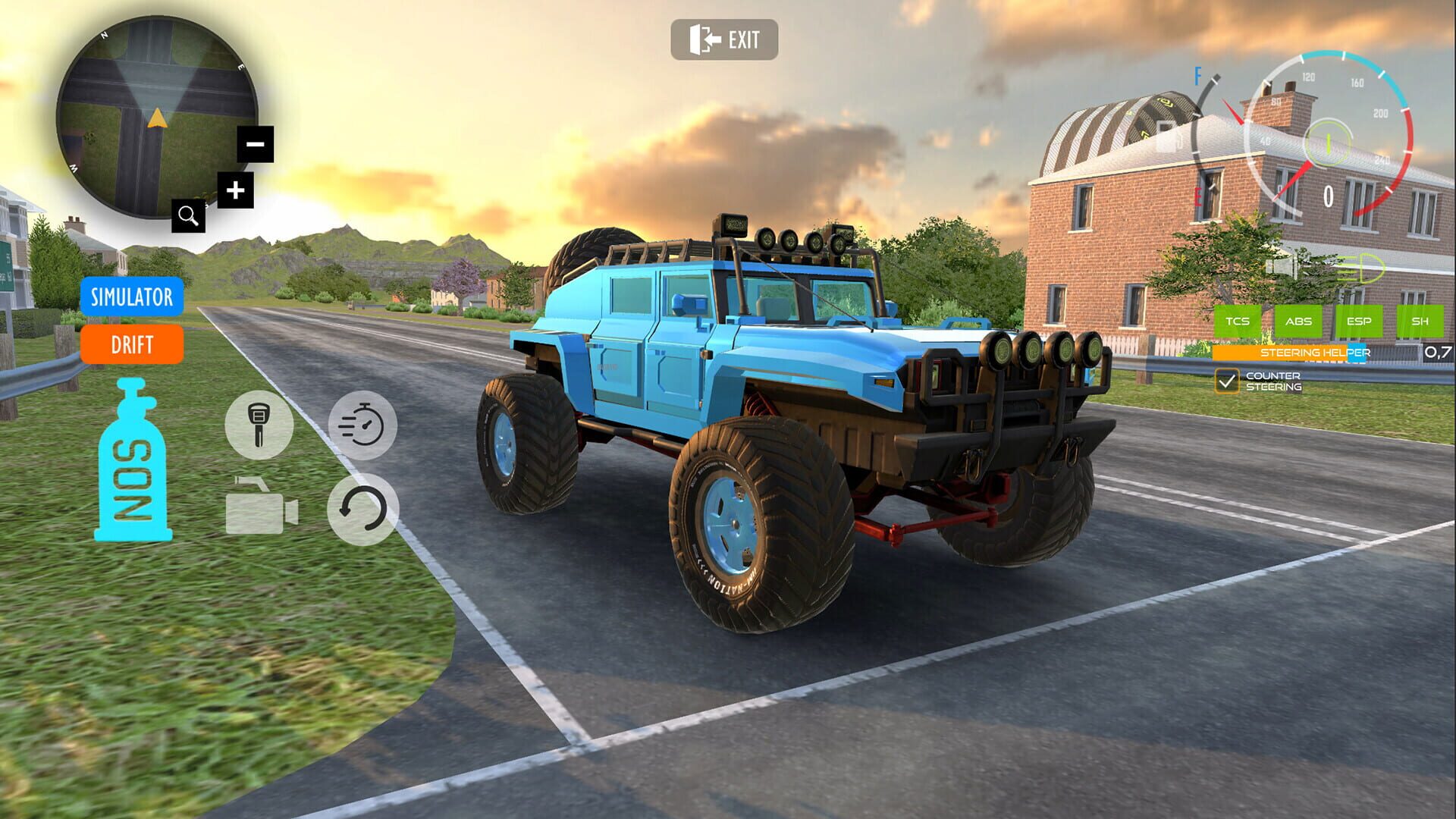Screen dimensions: 1456x819
Task: Open the map search magnifier icon
Action: (x=188, y=216)
